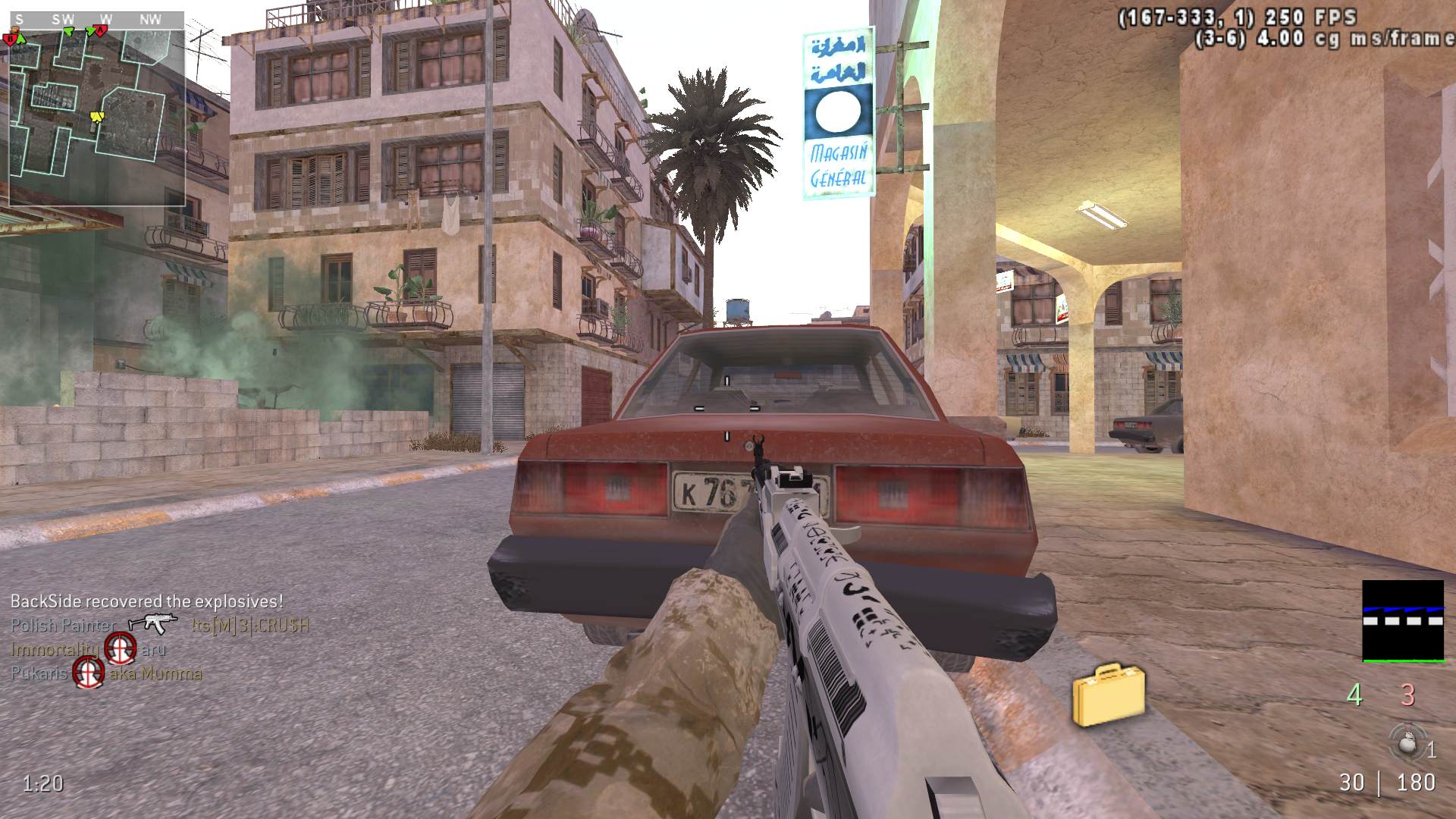Click the yellow explosives briefcase icon

[x=1108, y=694]
